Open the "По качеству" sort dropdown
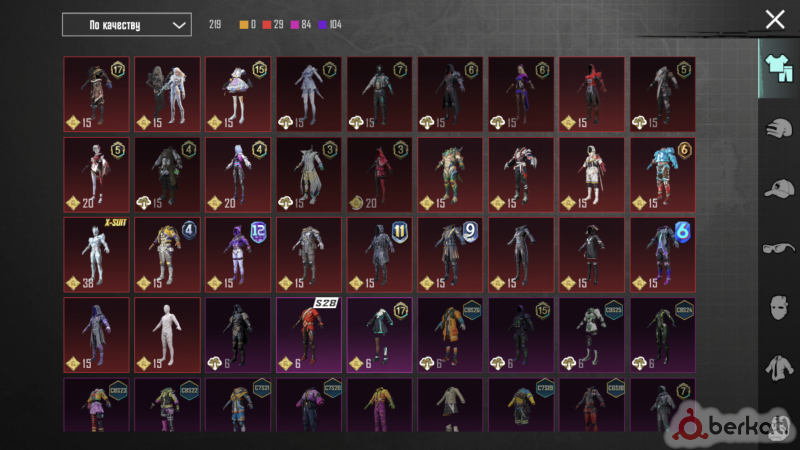The height and width of the screenshot is (450, 800). point(126,24)
